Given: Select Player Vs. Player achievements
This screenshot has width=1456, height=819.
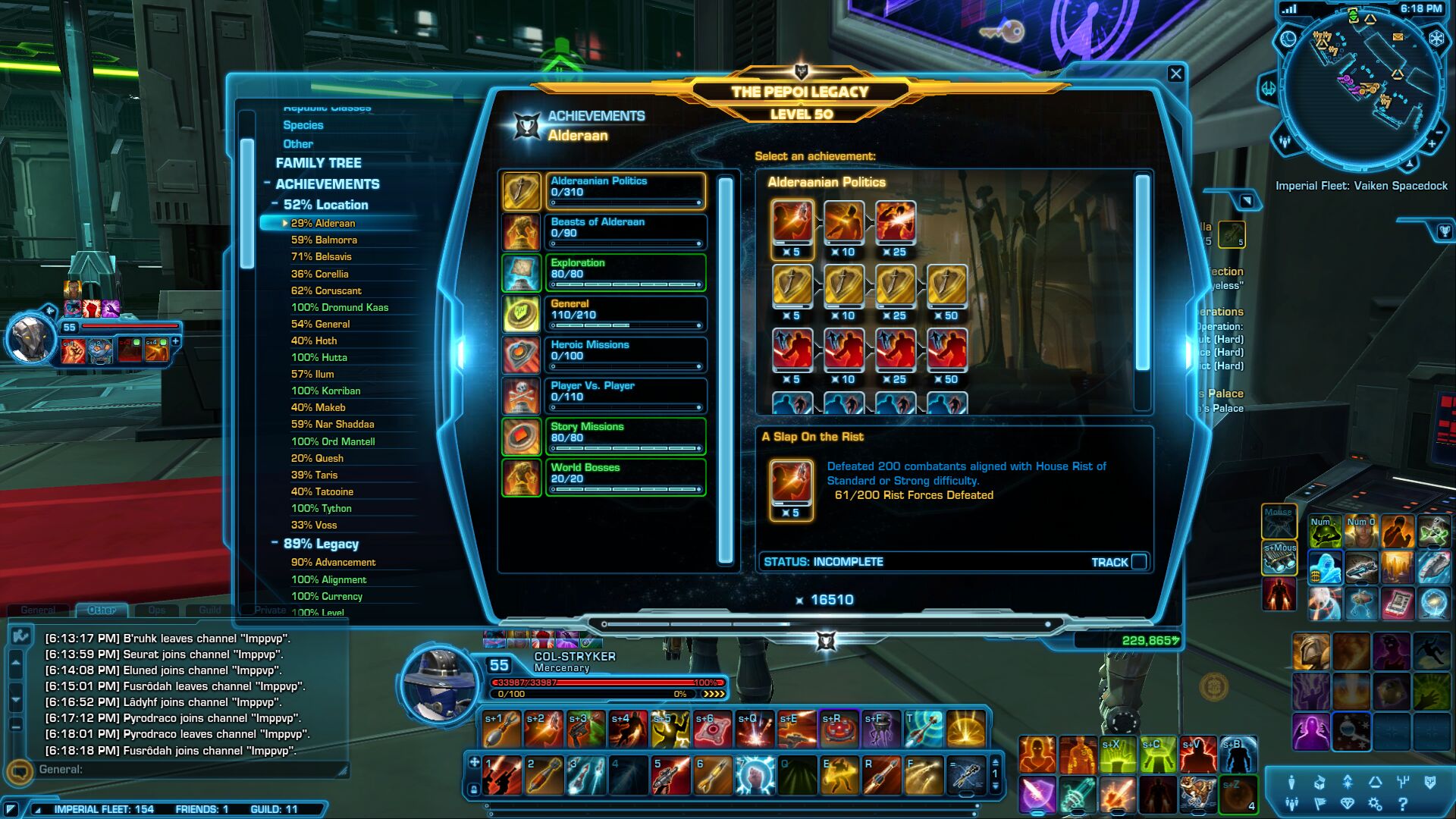Looking at the screenshot, I should click(x=625, y=396).
